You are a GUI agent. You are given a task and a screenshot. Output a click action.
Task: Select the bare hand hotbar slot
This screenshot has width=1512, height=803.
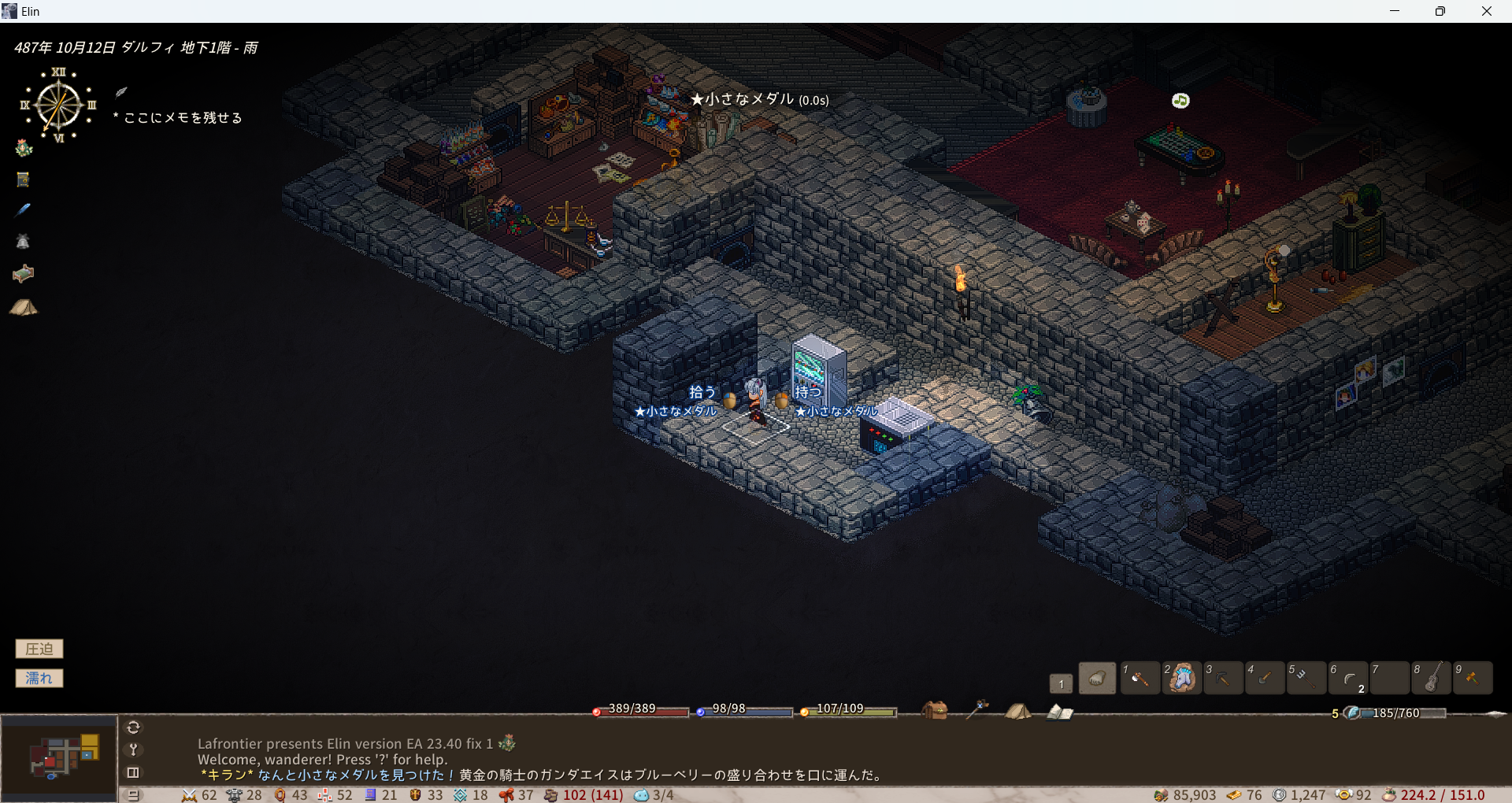click(1097, 678)
